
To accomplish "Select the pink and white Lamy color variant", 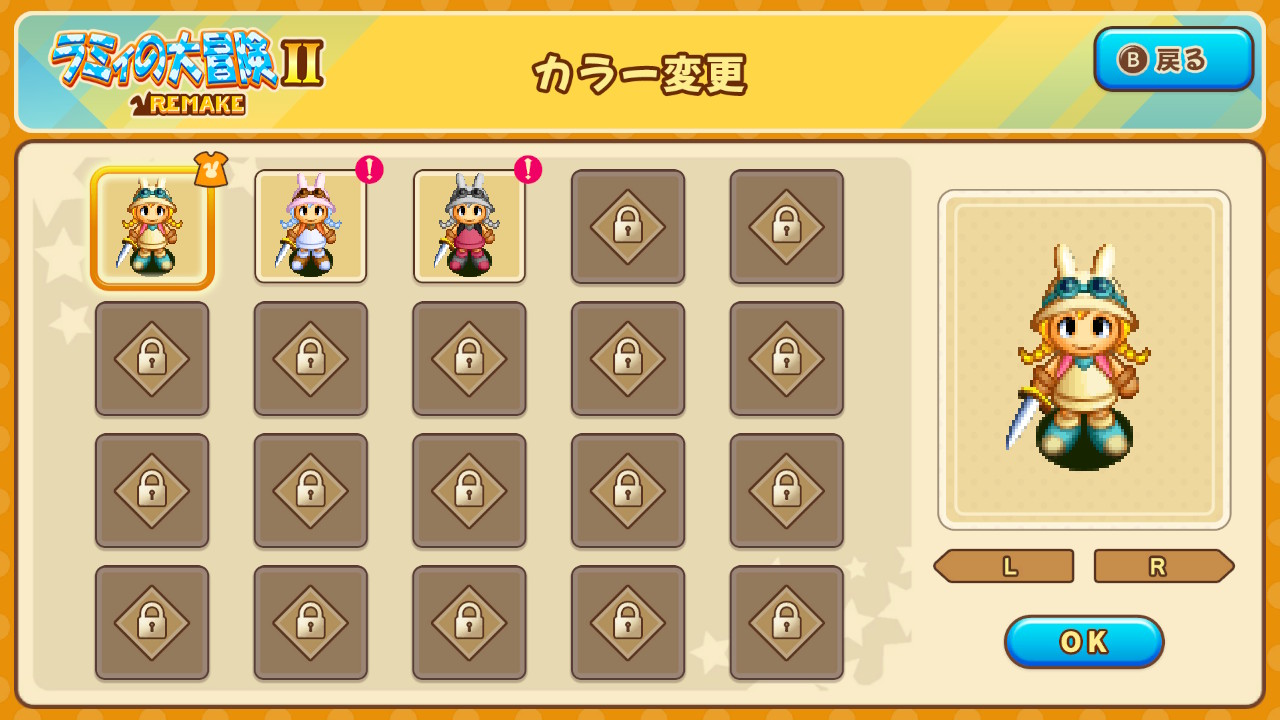I will coord(310,225).
